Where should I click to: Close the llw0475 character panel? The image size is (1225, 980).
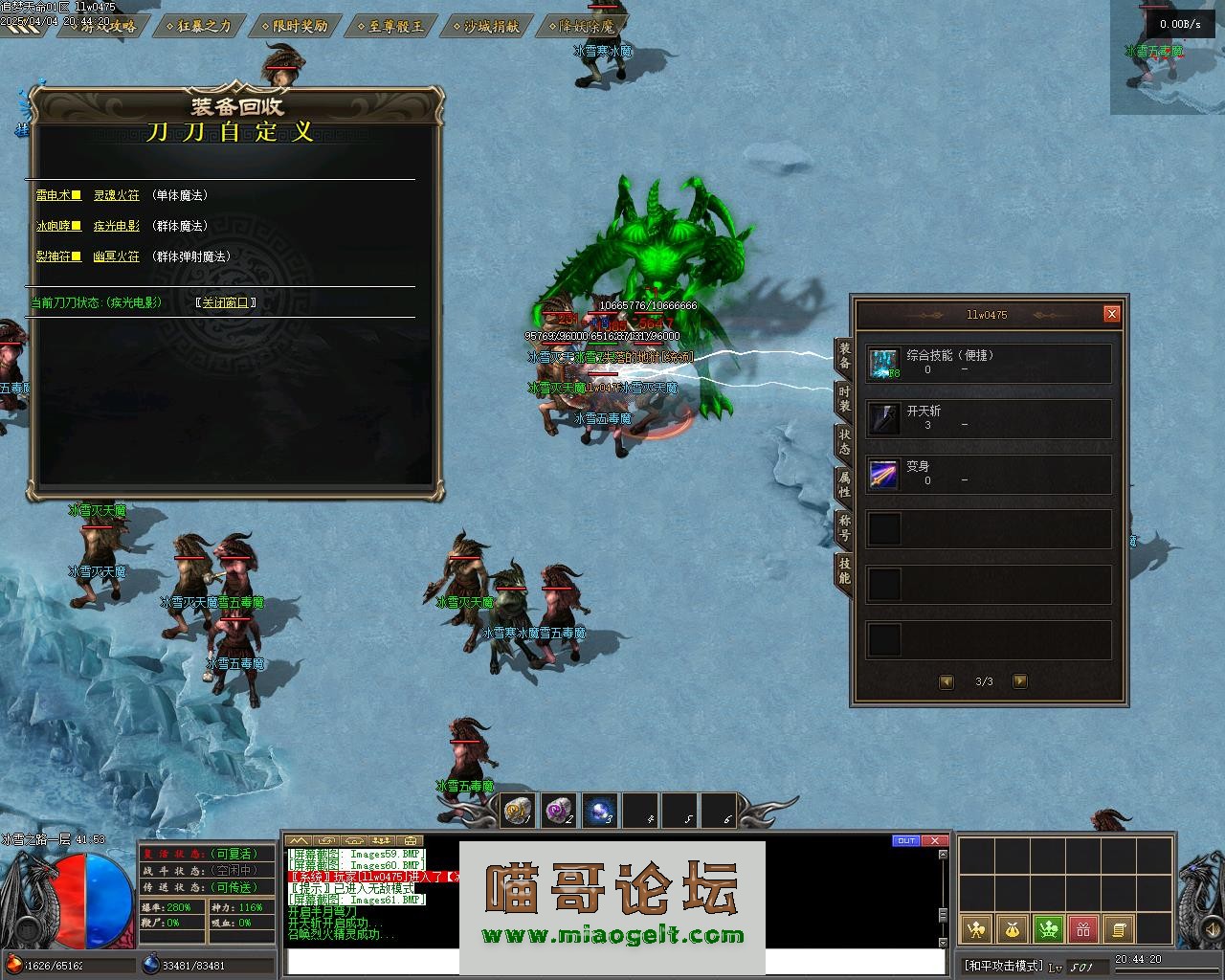point(1111,314)
